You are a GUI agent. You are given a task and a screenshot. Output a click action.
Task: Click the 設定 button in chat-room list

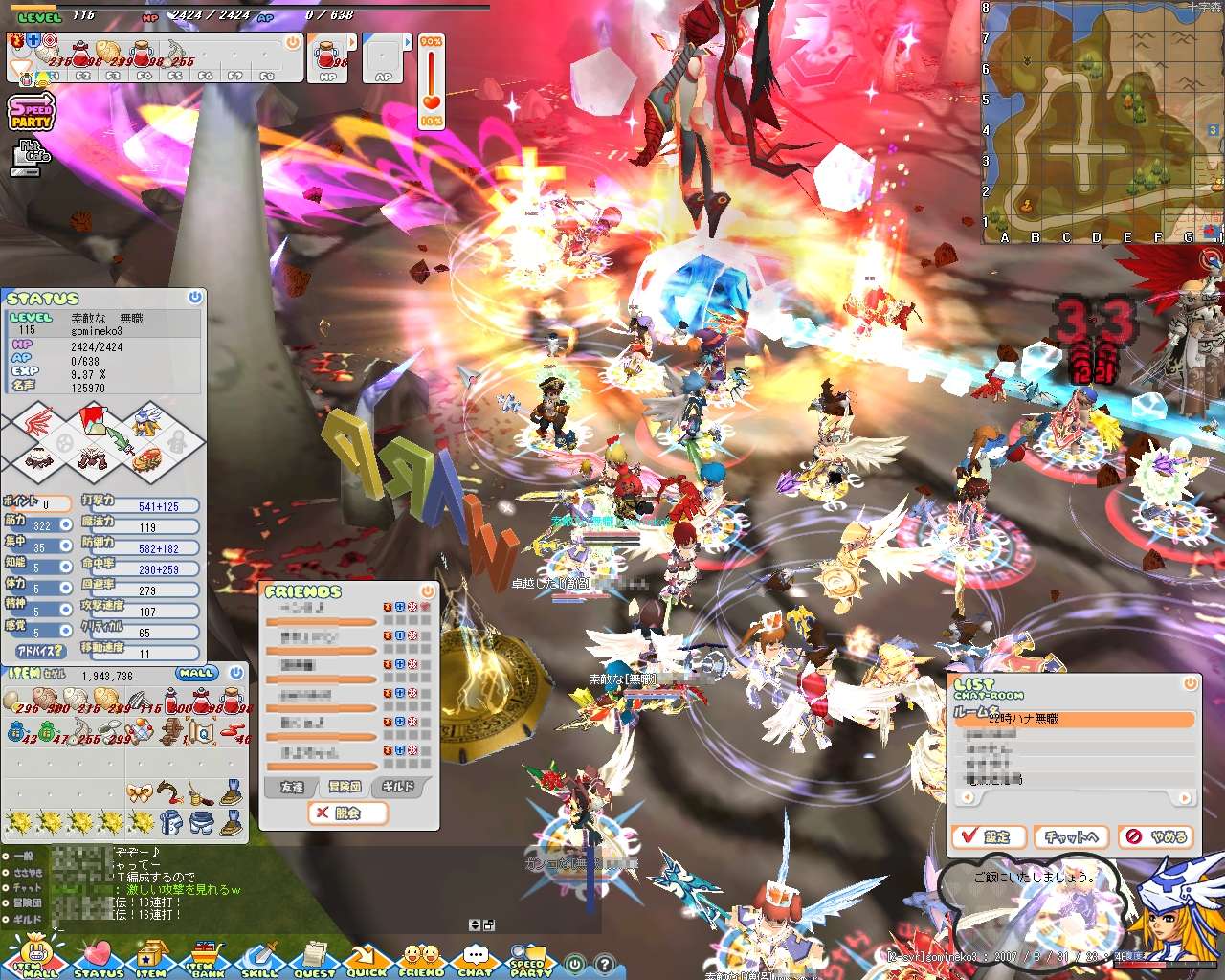989,836
